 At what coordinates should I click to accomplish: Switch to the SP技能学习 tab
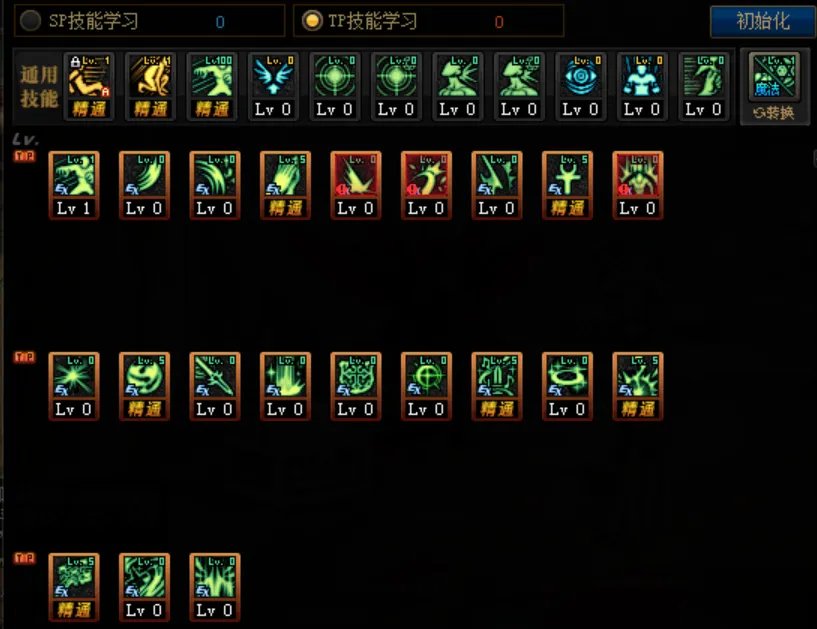pos(31,21)
